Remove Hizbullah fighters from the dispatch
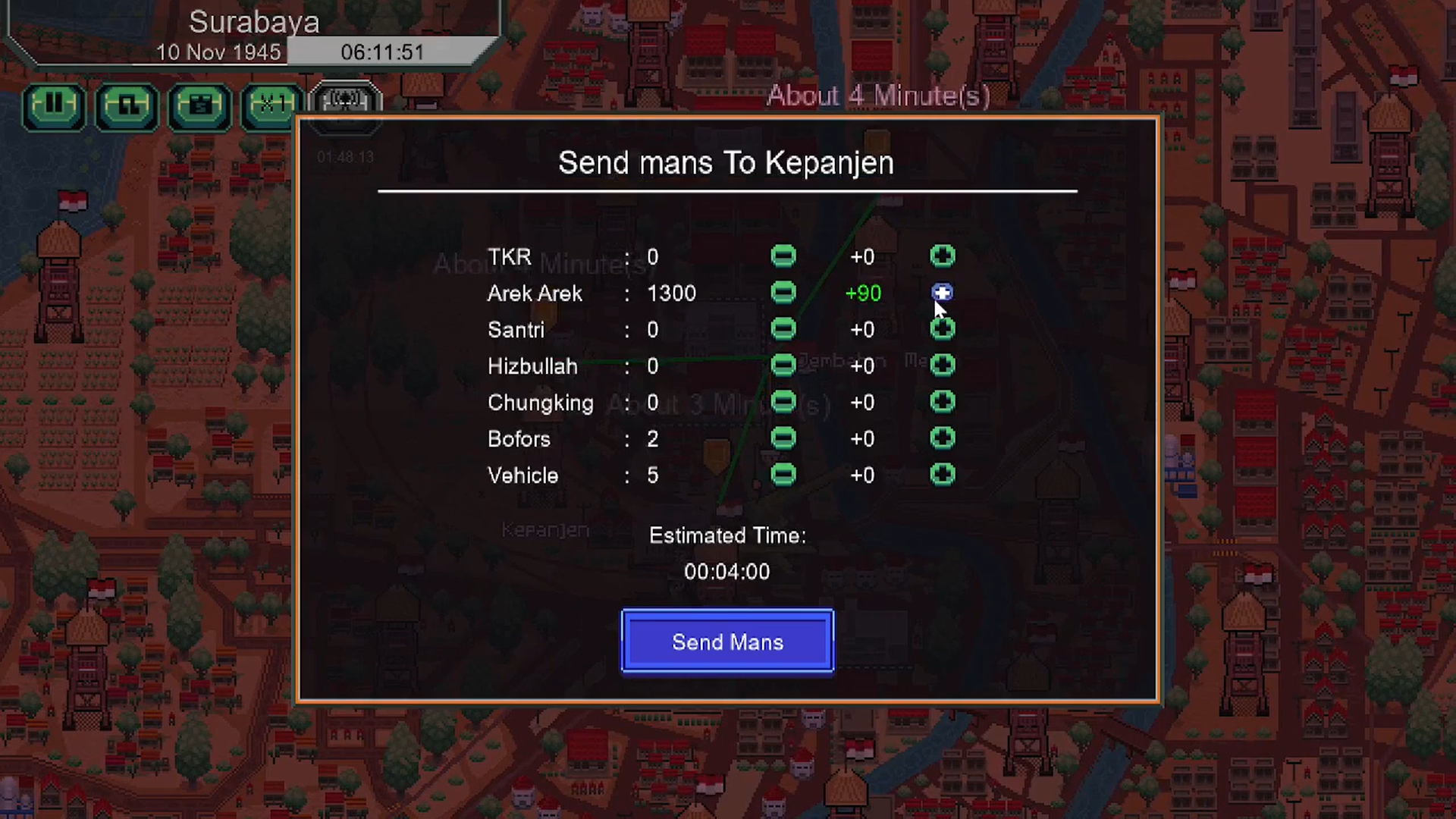The height and width of the screenshot is (819, 1456). click(783, 366)
